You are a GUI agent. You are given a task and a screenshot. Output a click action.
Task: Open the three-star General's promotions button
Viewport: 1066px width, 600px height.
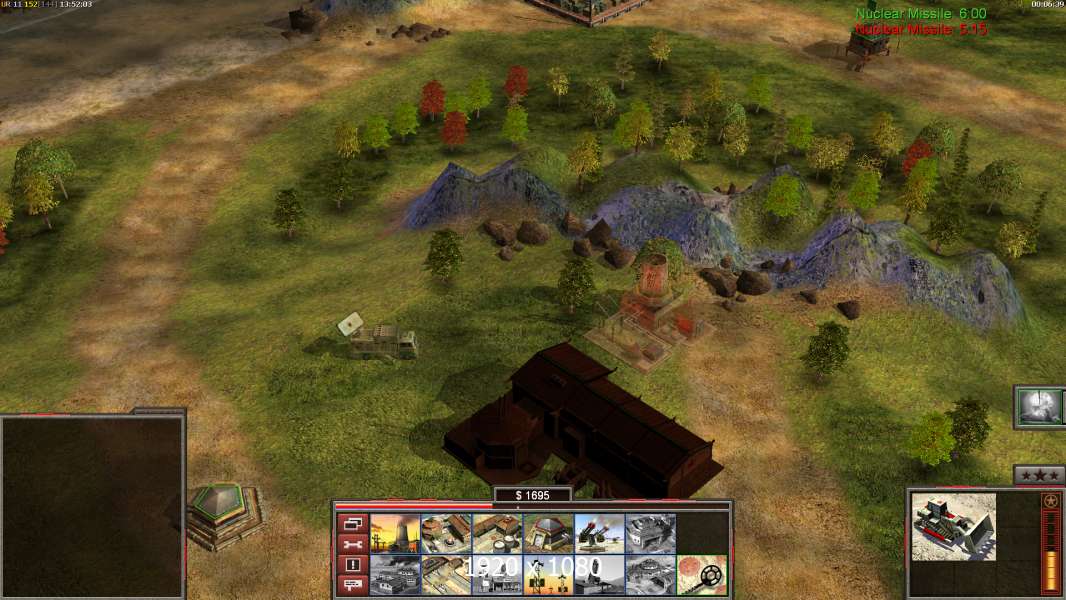[1038, 476]
